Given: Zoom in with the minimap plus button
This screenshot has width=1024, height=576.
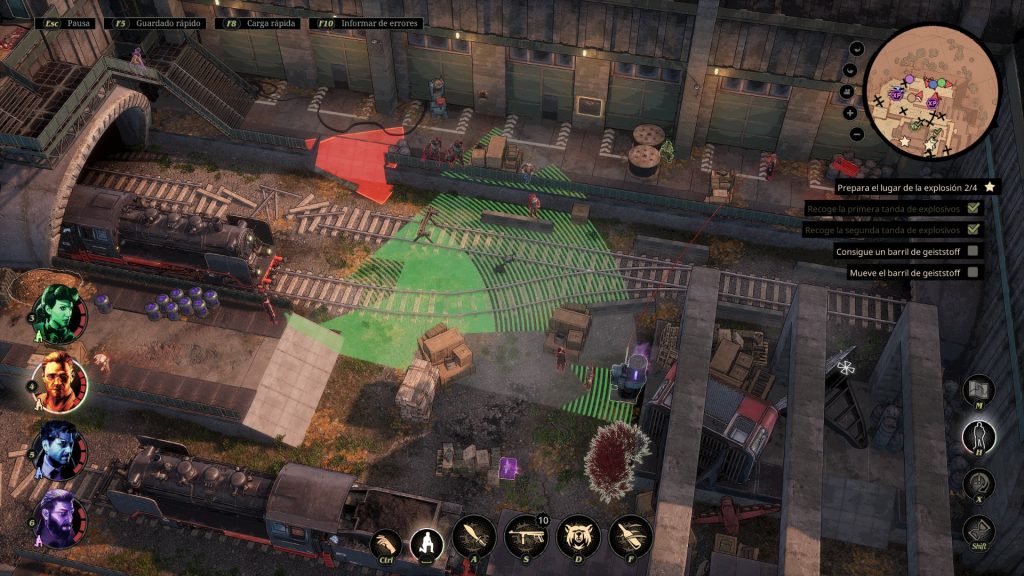Looking at the screenshot, I should [x=850, y=113].
